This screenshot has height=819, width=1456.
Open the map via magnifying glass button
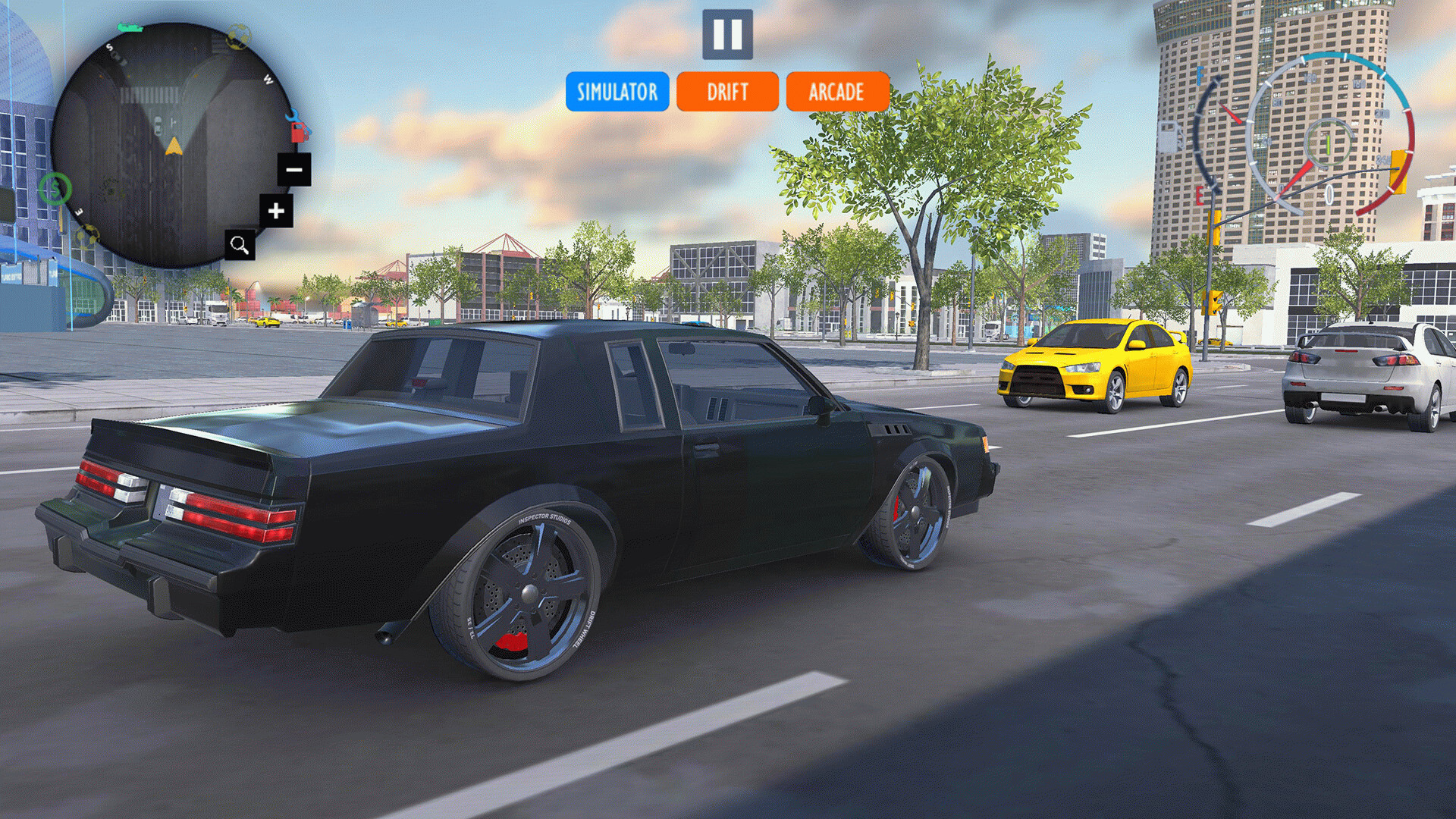point(240,245)
